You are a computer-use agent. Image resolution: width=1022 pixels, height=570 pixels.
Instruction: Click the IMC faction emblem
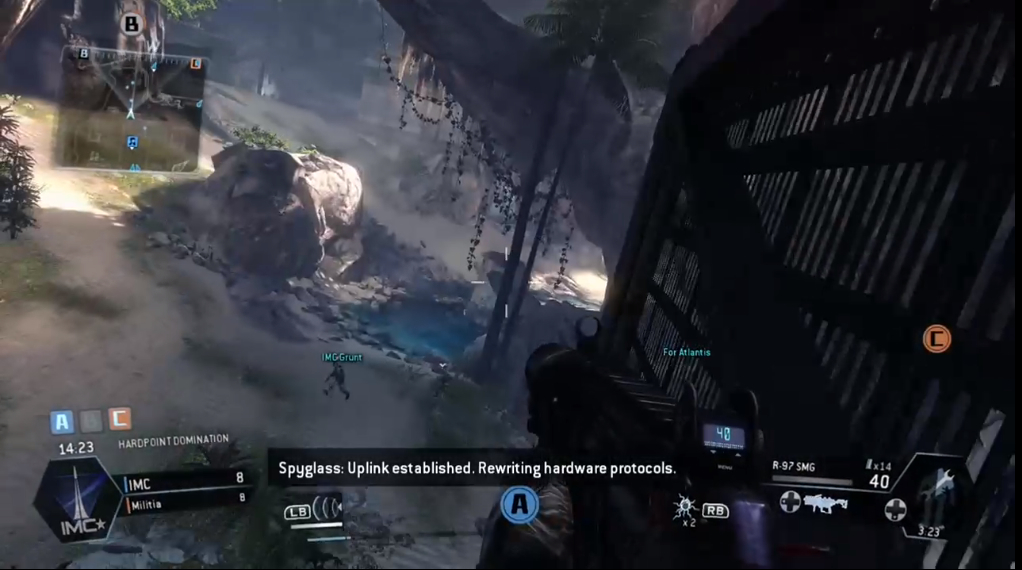tap(74, 500)
